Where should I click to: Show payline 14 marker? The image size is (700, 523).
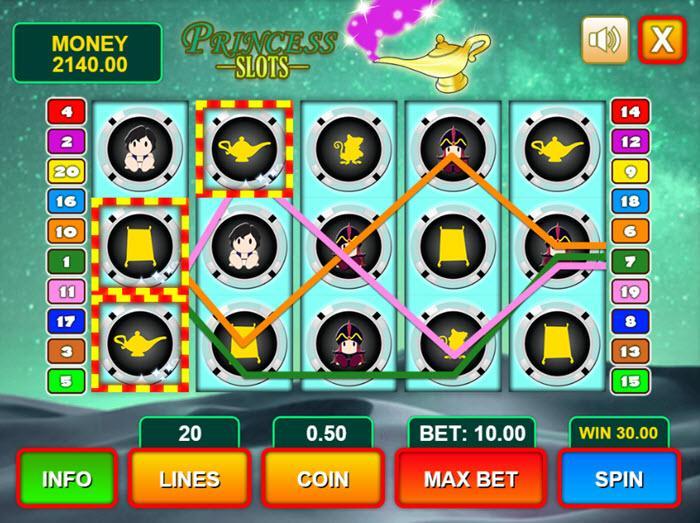(630, 112)
